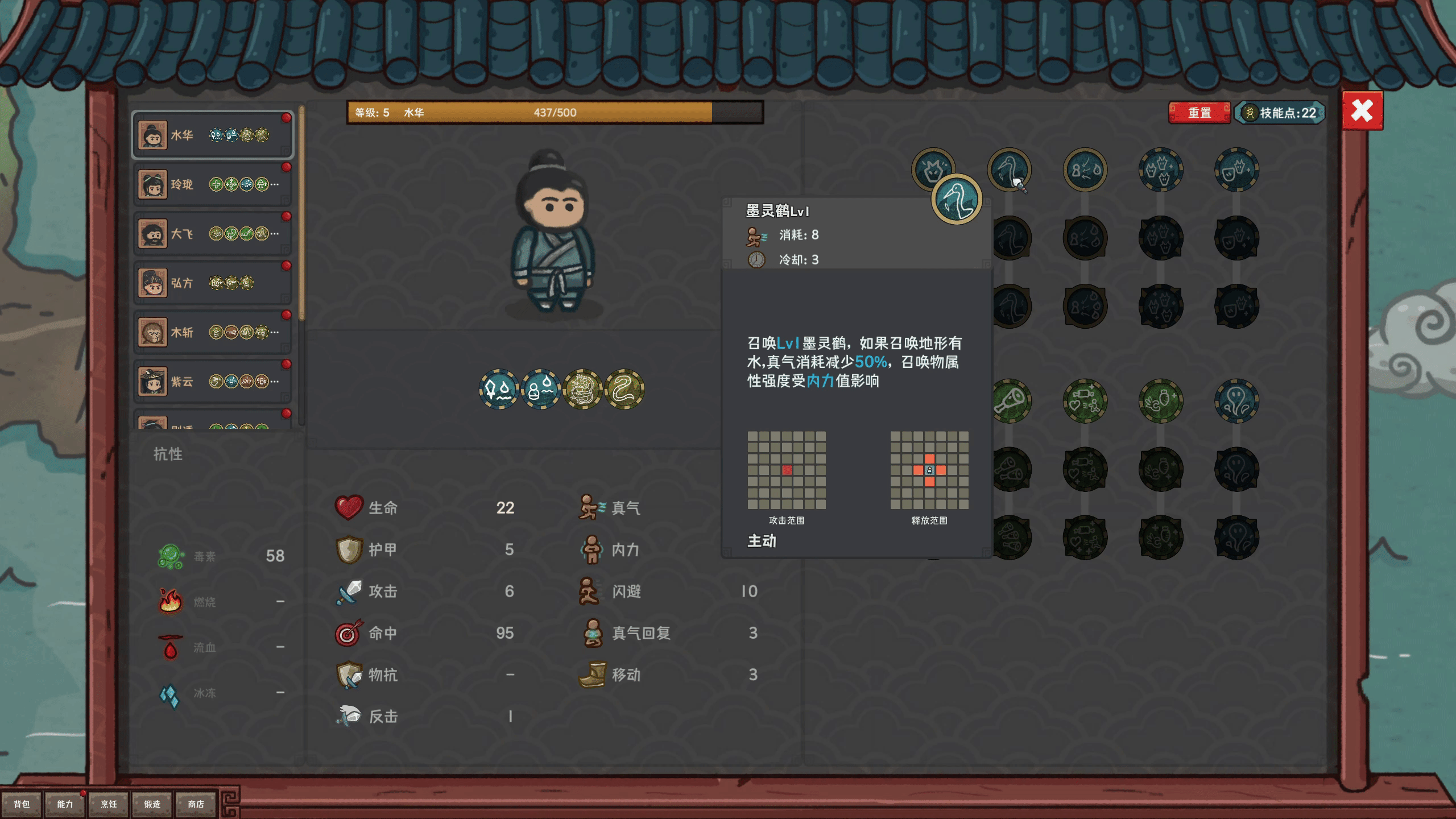Select character 大飞 in the left list
This screenshot has width=1456, height=819.
(212, 233)
